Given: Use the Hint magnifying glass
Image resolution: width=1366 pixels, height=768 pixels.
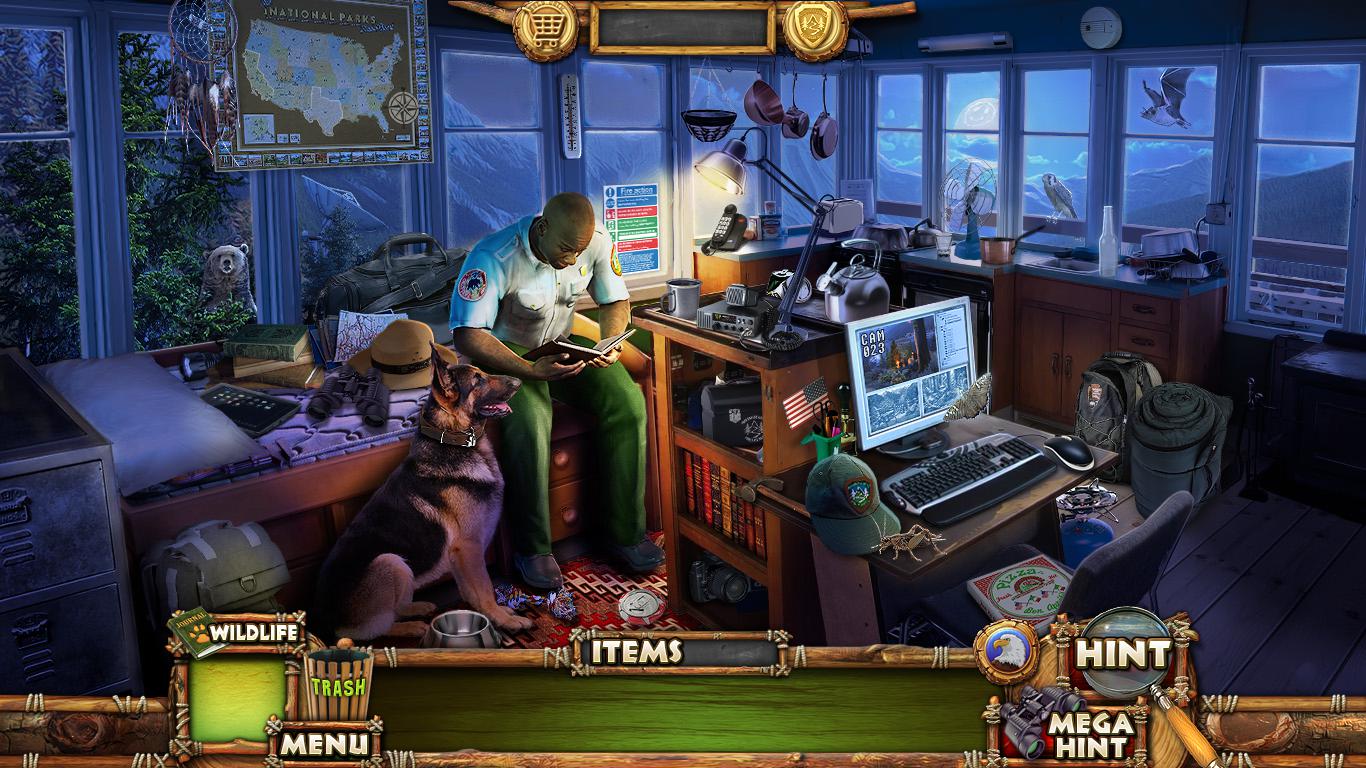Looking at the screenshot, I should click(1123, 655).
